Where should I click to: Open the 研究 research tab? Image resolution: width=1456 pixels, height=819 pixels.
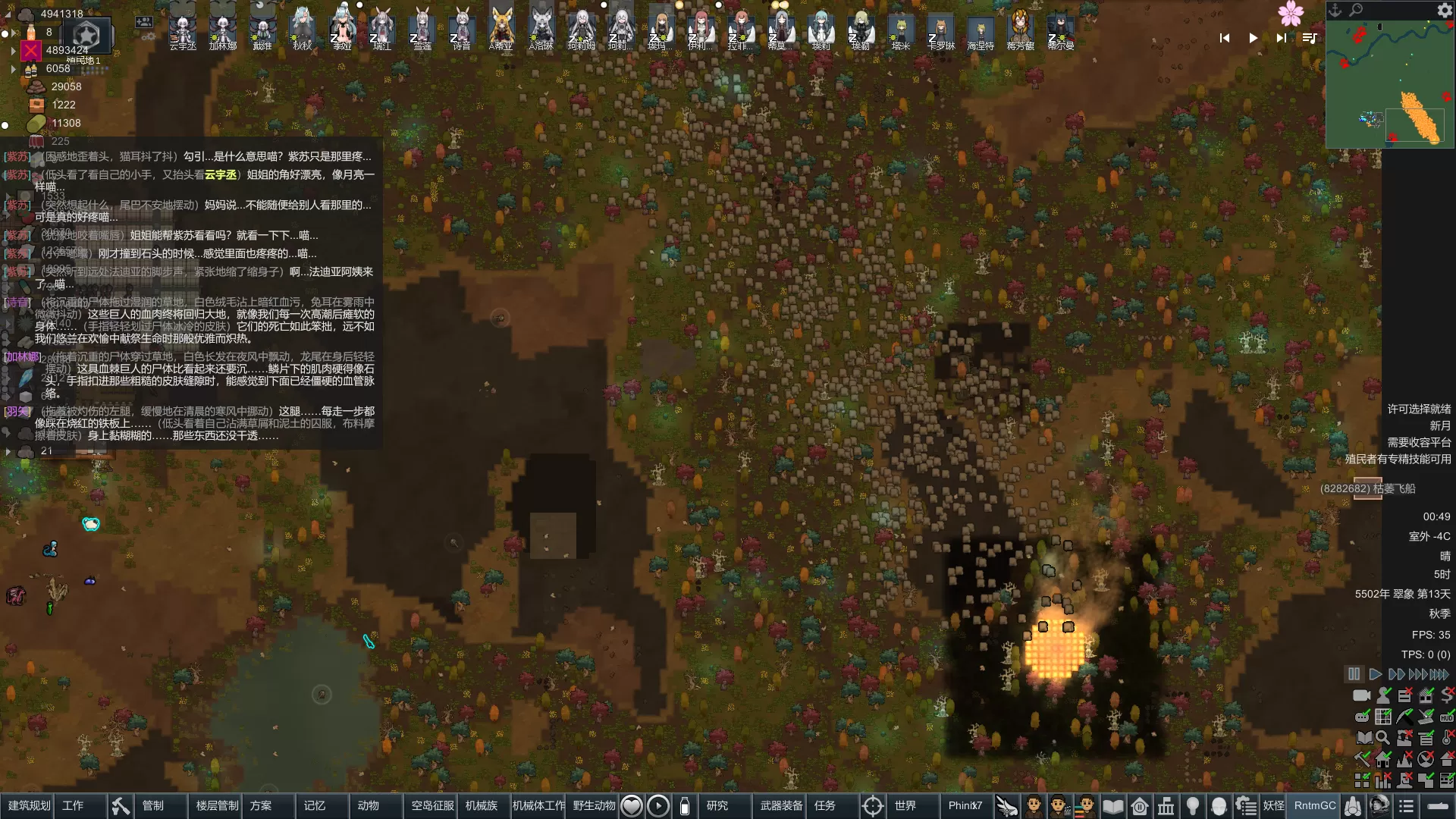point(717,805)
